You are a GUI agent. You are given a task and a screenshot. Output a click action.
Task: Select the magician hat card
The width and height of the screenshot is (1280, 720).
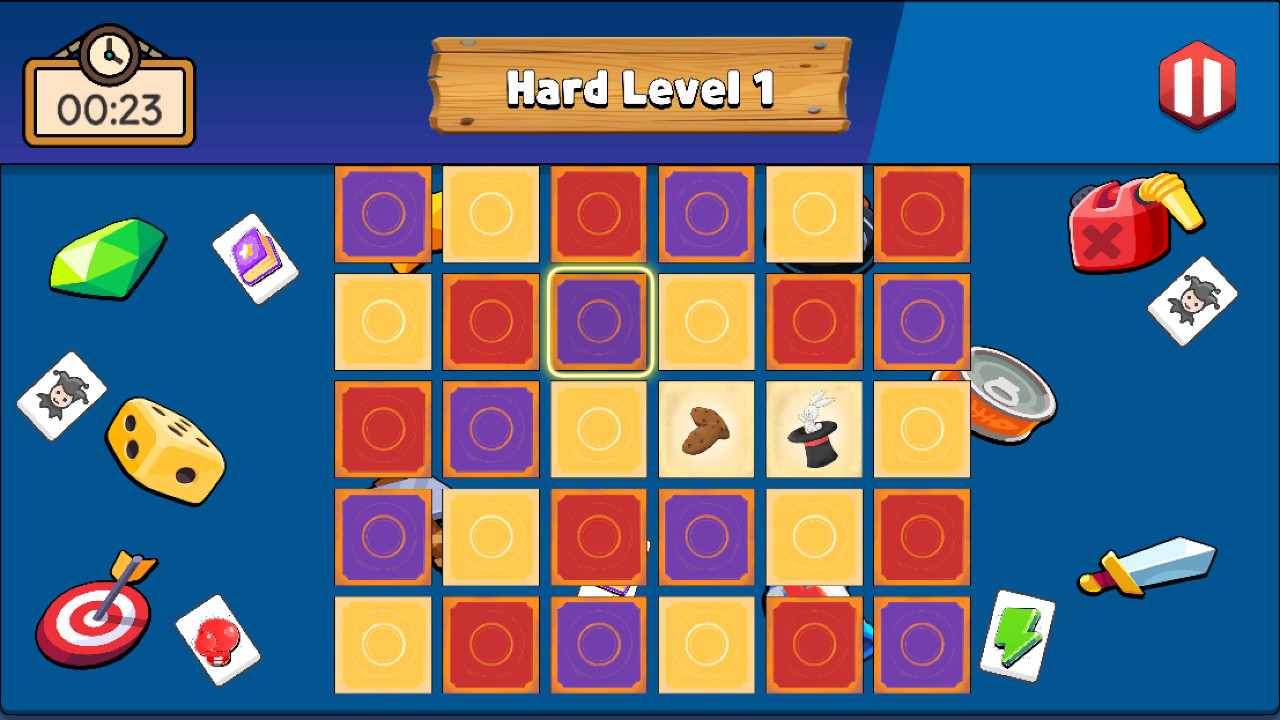tap(813, 429)
